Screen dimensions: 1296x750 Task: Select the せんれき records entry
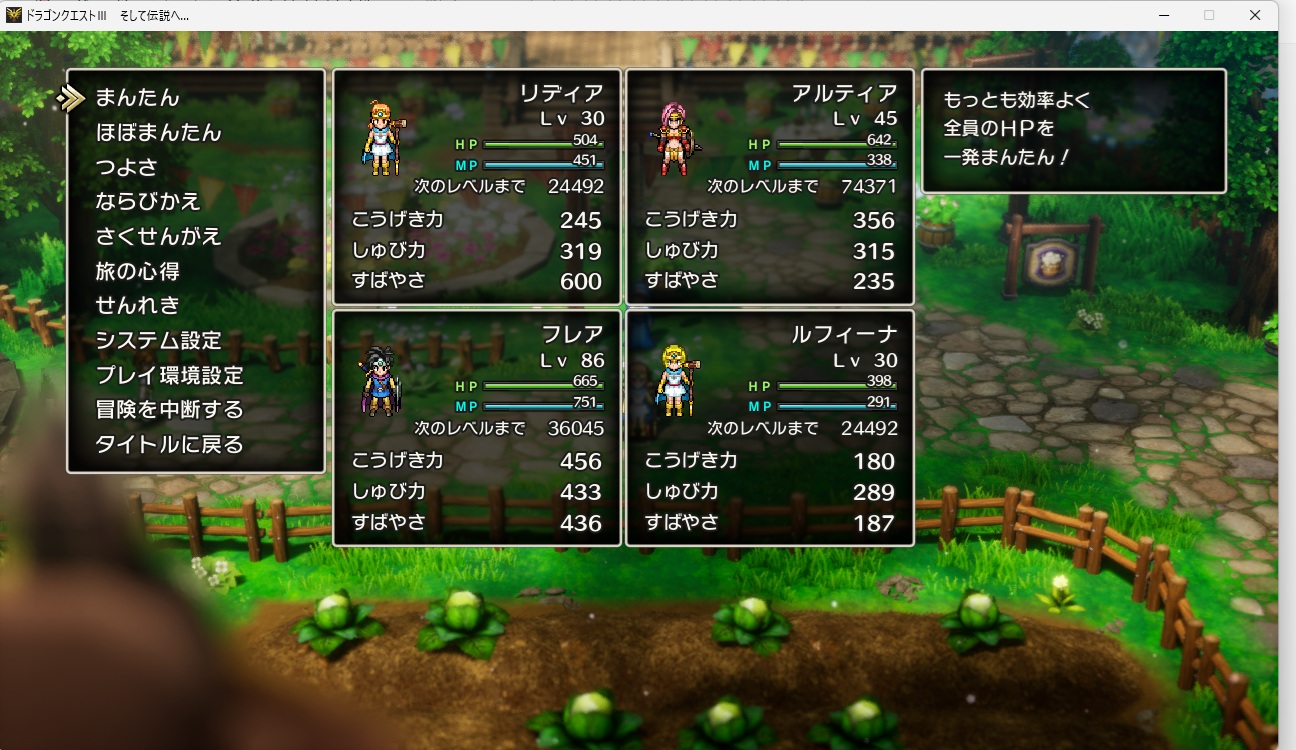click(x=137, y=306)
